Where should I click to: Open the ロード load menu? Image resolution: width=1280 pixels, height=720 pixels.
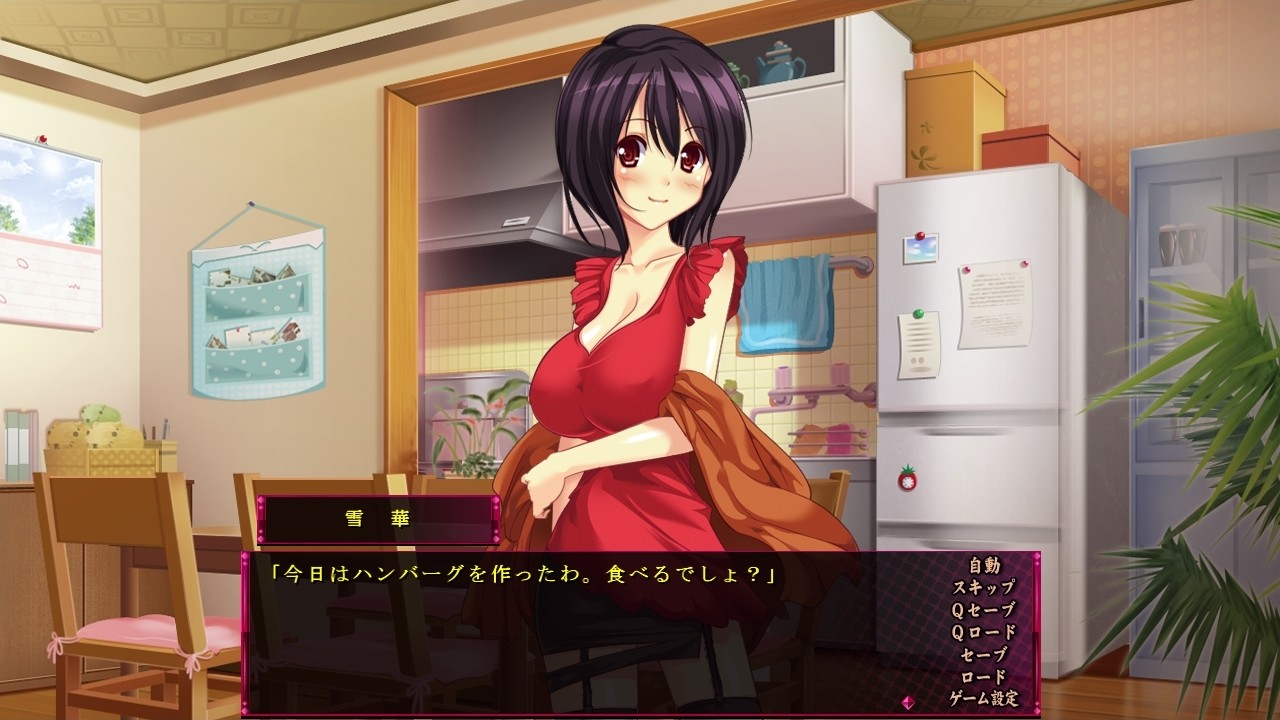(983, 676)
